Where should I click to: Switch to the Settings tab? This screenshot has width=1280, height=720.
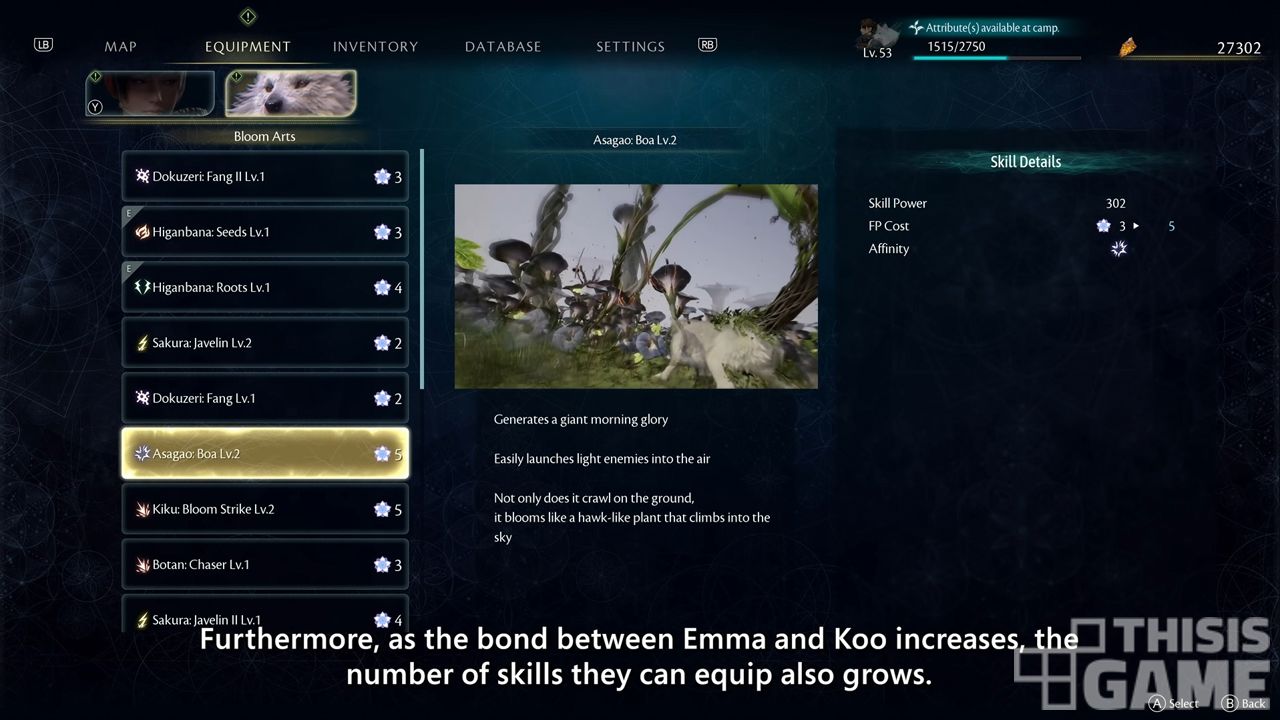point(630,47)
